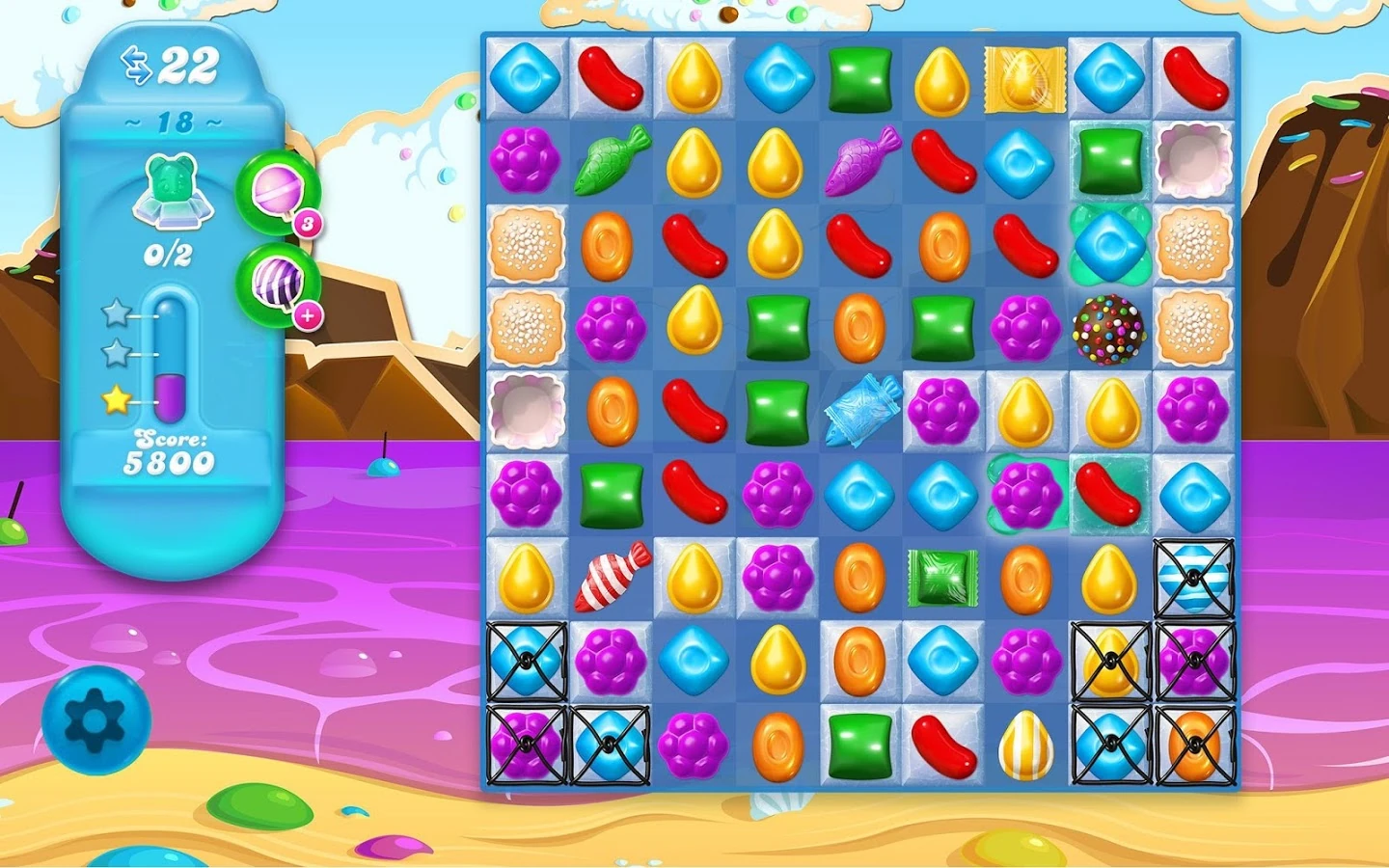Tap the striped yellow candy in bottom row
1389x868 pixels.
pyautogui.click(x=1027, y=745)
